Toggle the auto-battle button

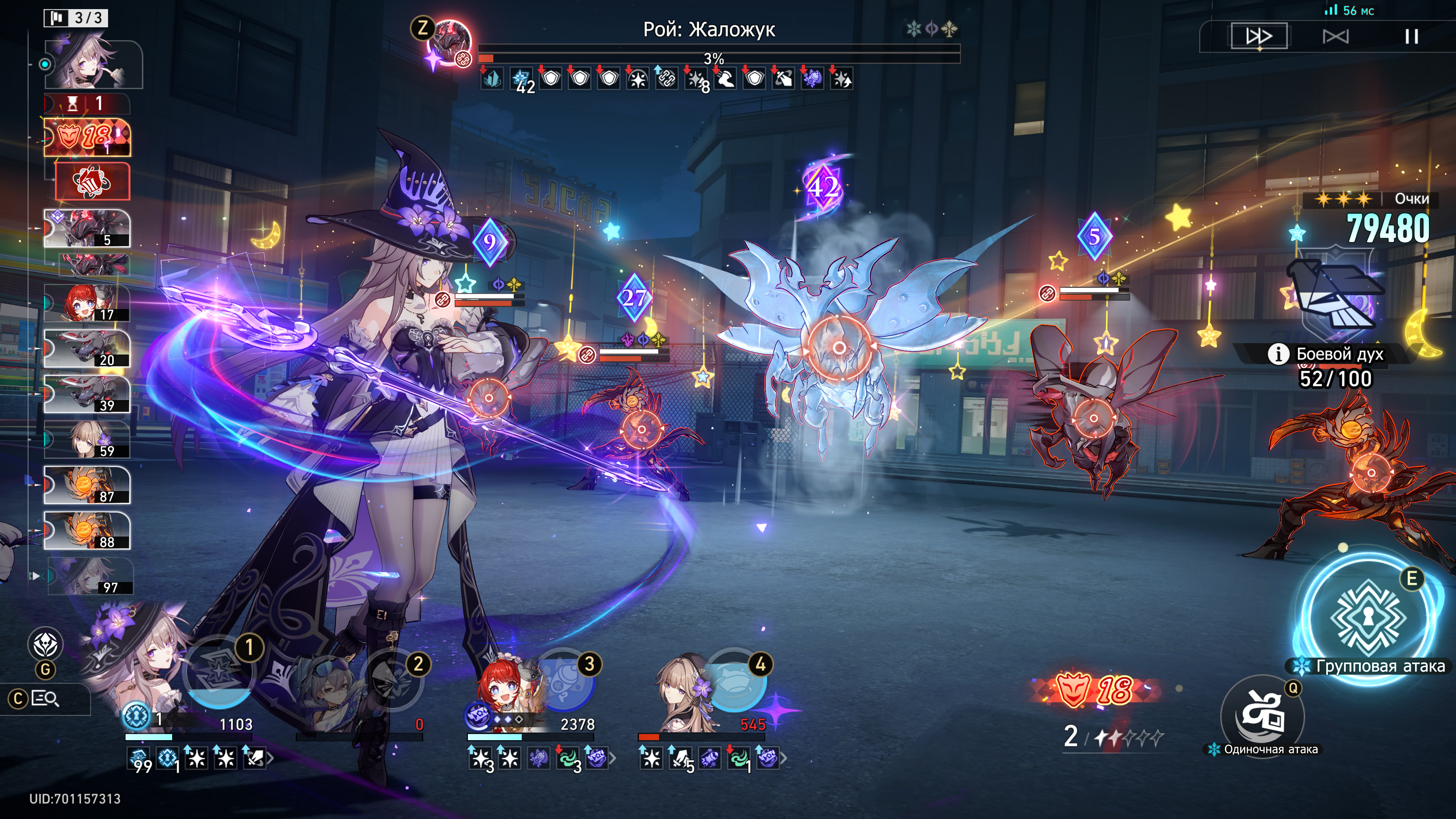(x=1335, y=37)
